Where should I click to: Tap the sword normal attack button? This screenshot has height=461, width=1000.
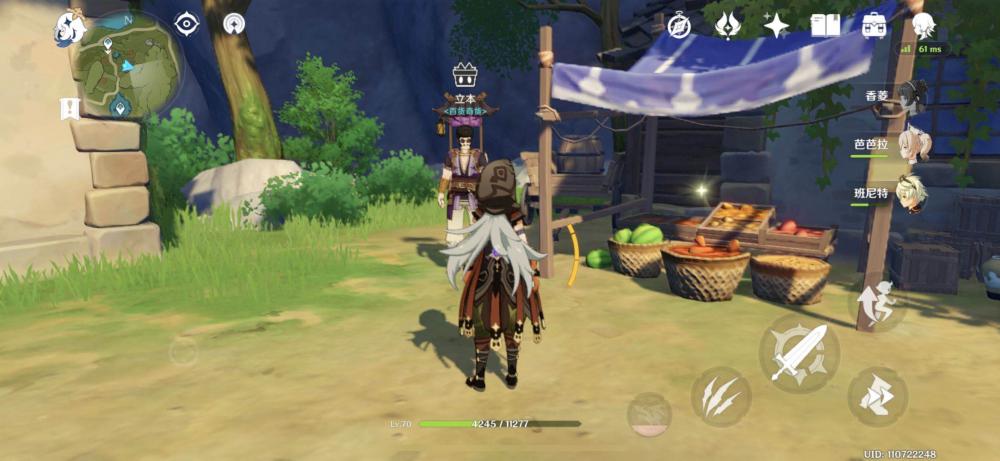[x=798, y=353]
